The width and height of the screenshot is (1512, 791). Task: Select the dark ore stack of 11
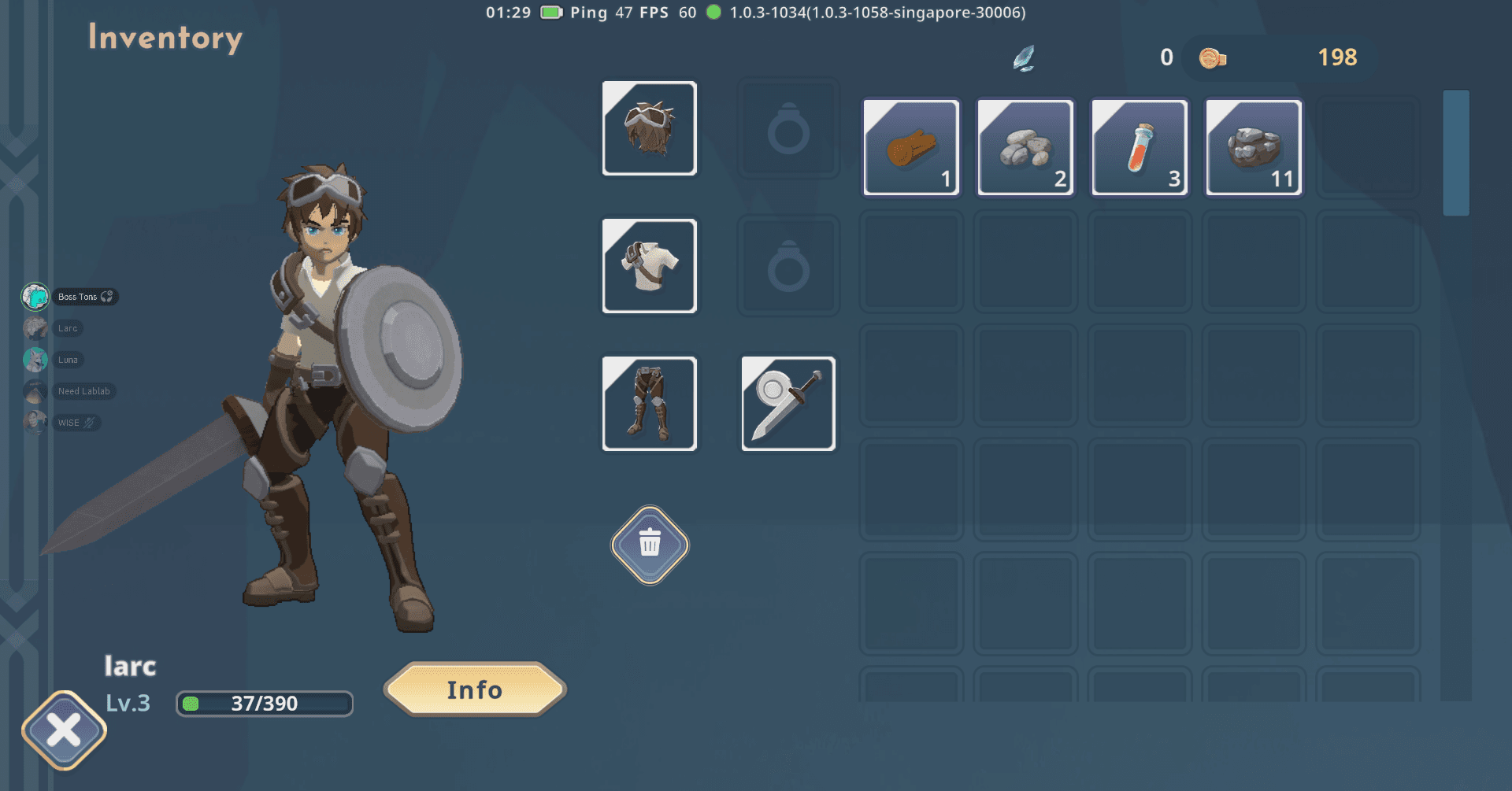pos(1254,147)
